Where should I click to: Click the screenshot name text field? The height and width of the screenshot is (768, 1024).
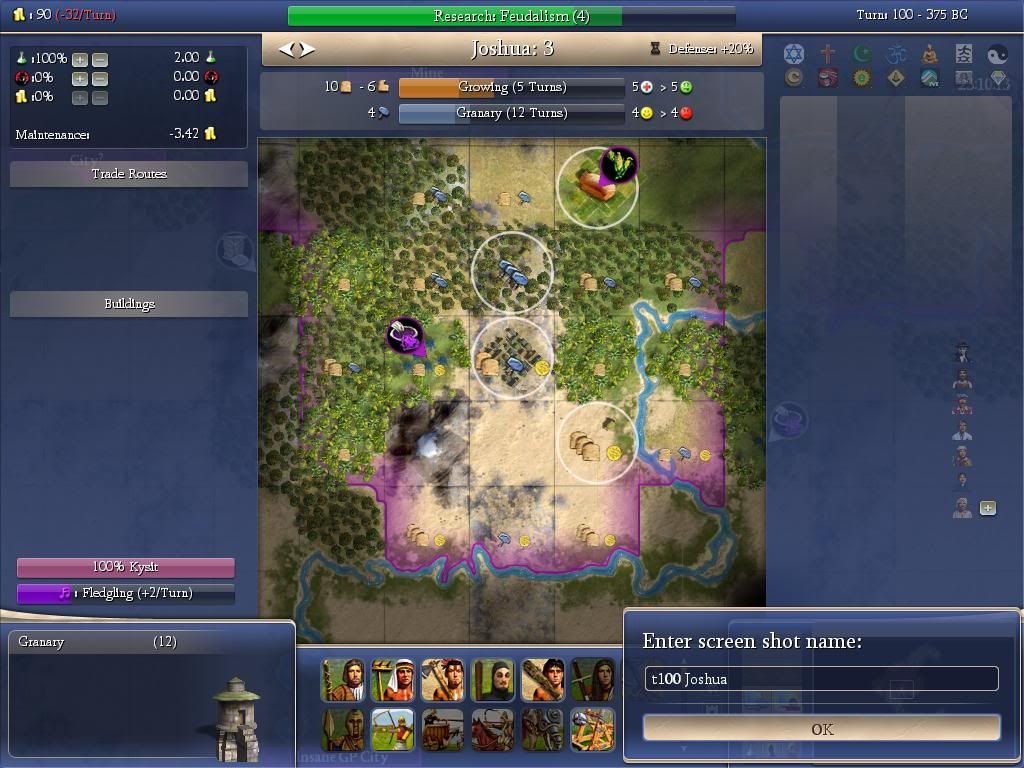821,679
